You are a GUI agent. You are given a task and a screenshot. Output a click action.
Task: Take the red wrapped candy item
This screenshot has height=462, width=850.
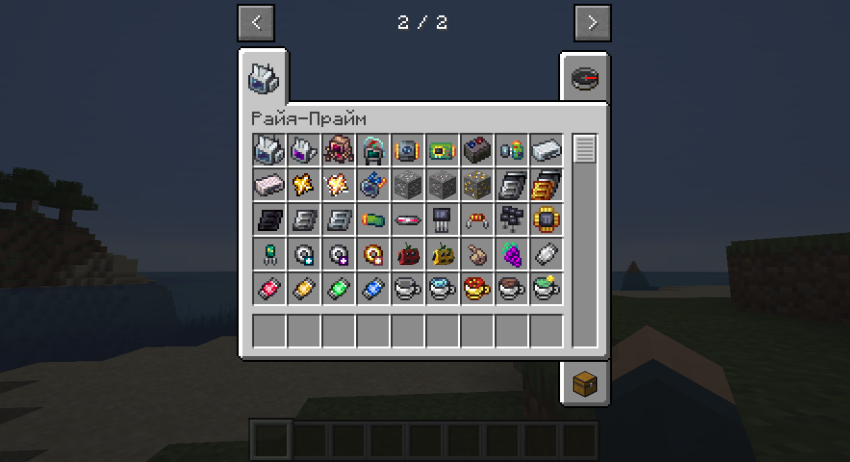tap(270, 289)
